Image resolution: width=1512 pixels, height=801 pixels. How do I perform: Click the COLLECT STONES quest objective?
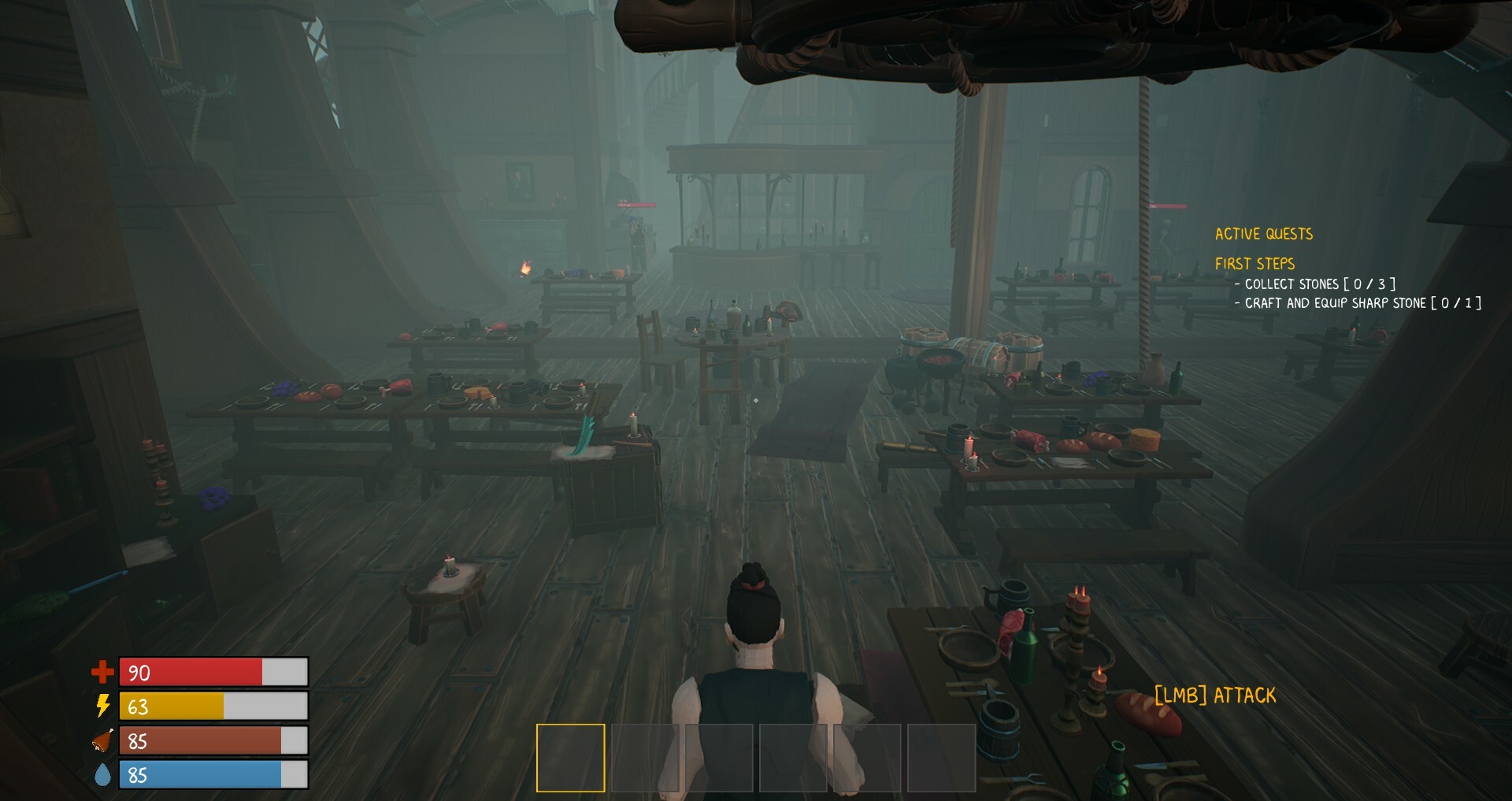[1314, 284]
